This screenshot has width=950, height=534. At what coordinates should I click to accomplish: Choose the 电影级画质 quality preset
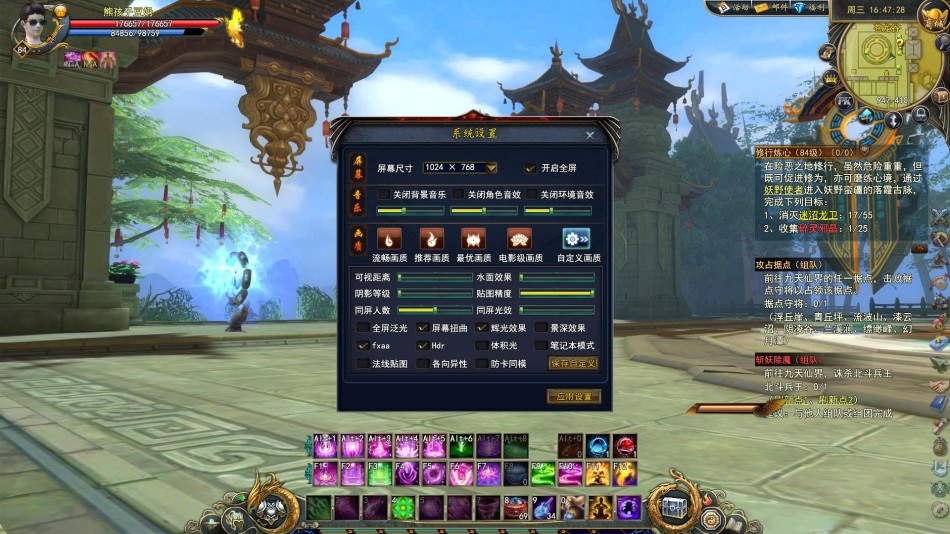(x=520, y=239)
